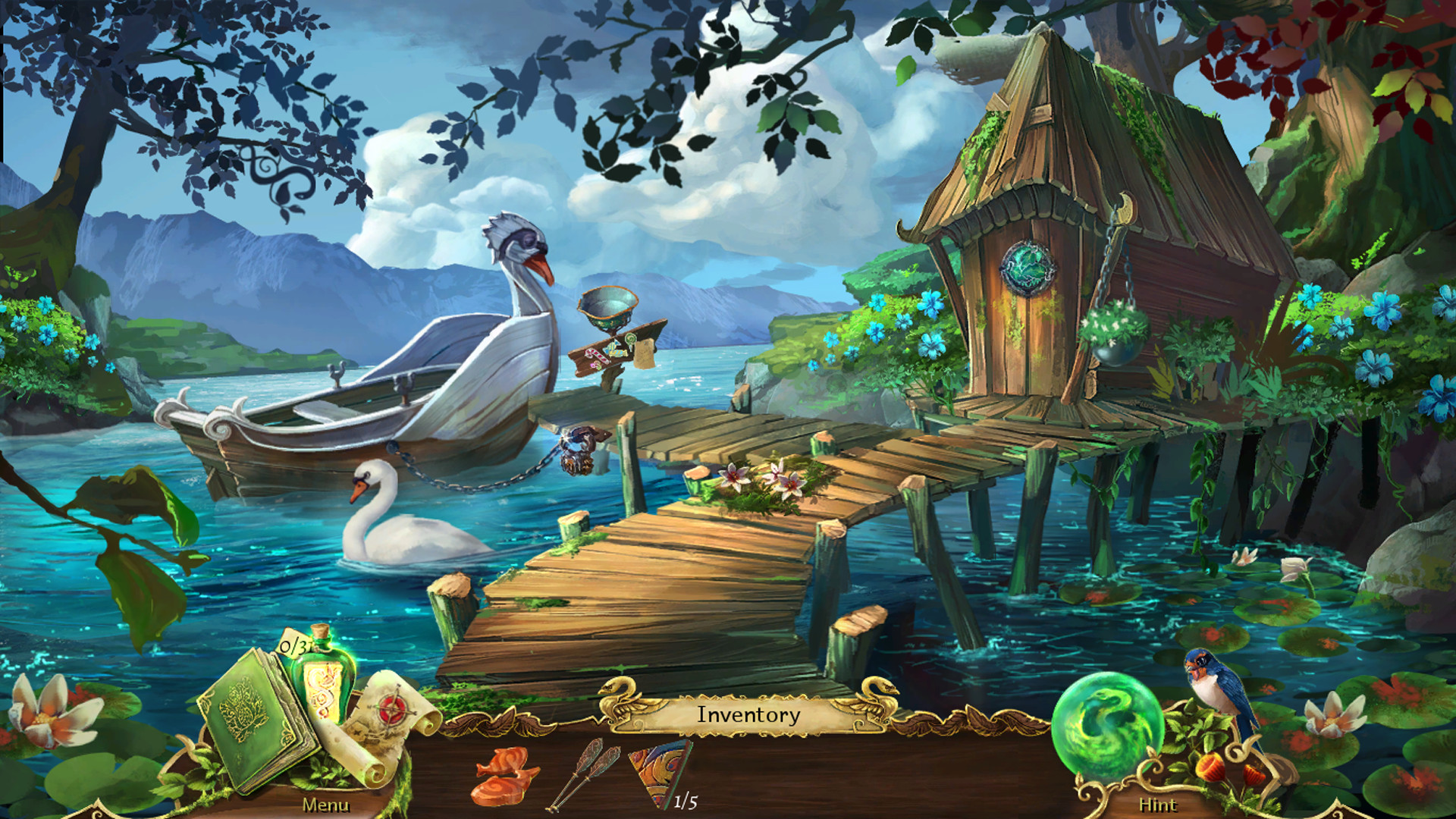The height and width of the screenshot is (819, 1456).
Task: Click the Inventory banner label
Action: pyautogui.click(x=747, y=714)
